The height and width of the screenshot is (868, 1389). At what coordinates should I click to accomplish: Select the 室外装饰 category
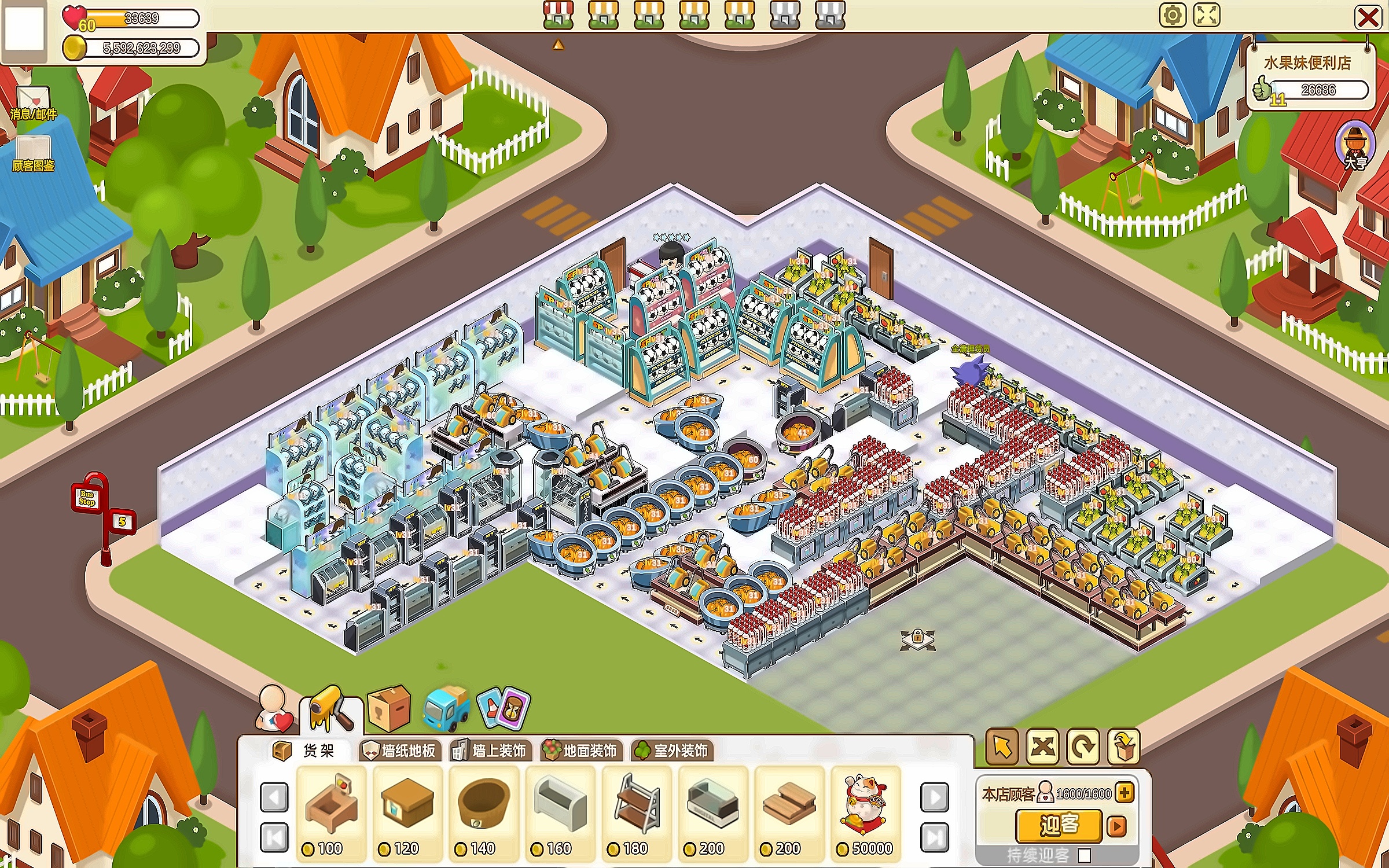[x=672, y=751]
